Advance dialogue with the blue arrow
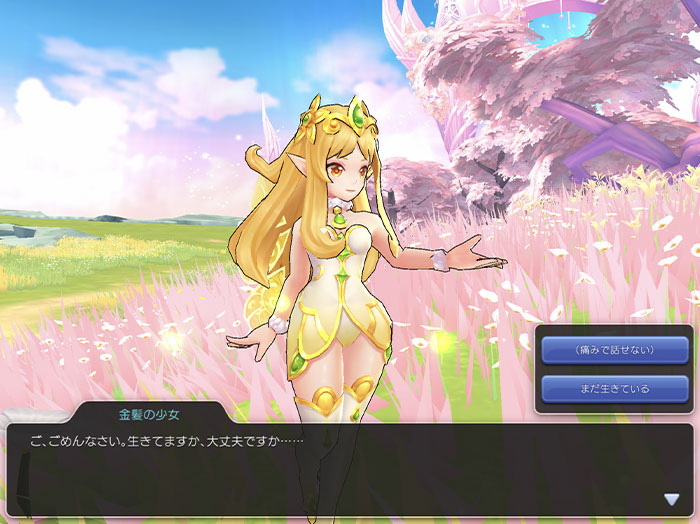700x524 pixels. pyautogui.click(x=671, y=499)
